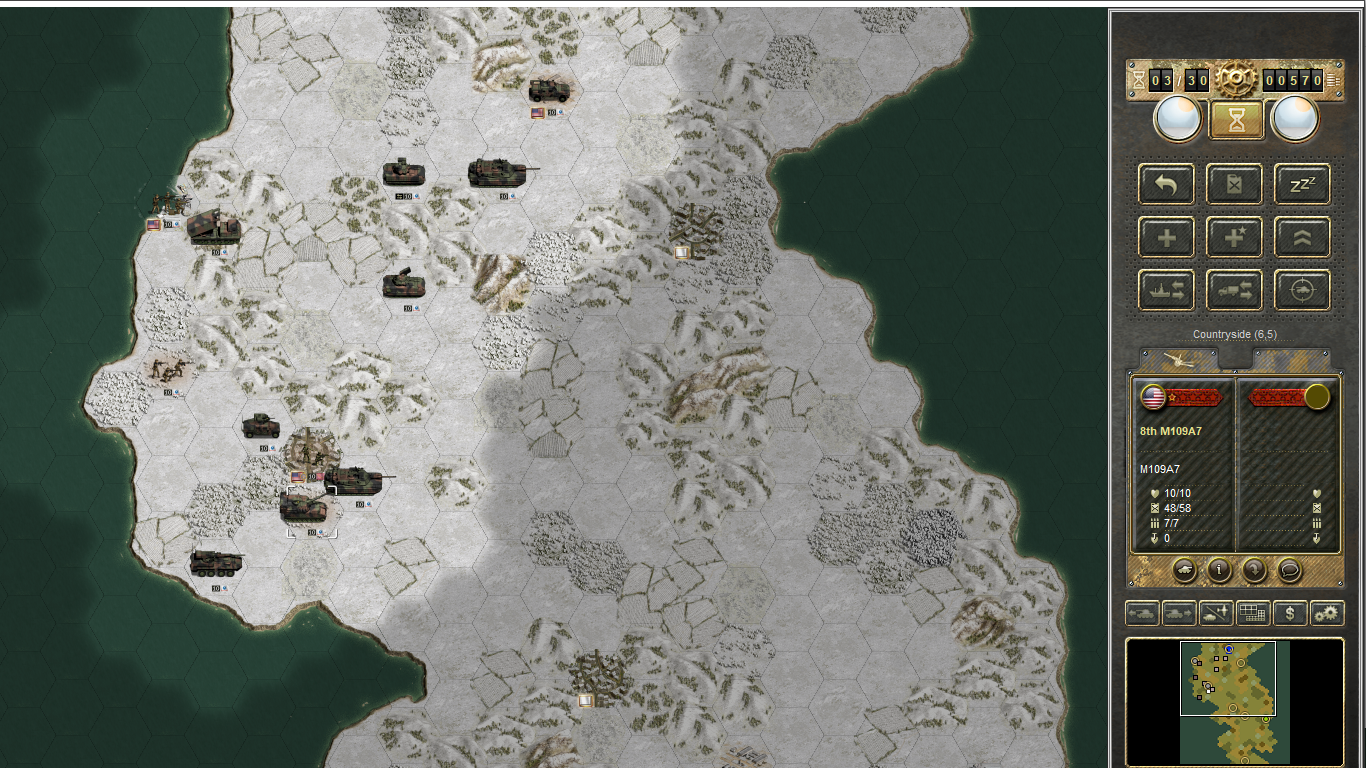Add replacements with the plain plus button
Image resolution: width=1366 pixels, height=768 pixels.
[1166, 238]
